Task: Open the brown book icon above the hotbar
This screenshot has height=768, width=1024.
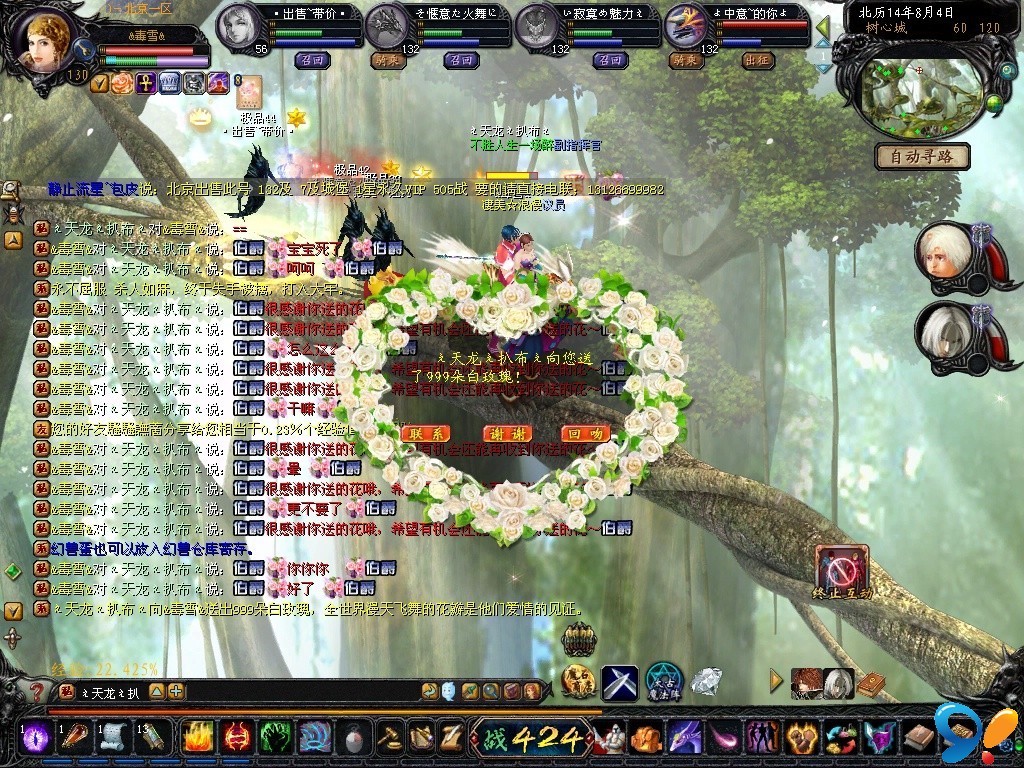Action: pos(871,683)
